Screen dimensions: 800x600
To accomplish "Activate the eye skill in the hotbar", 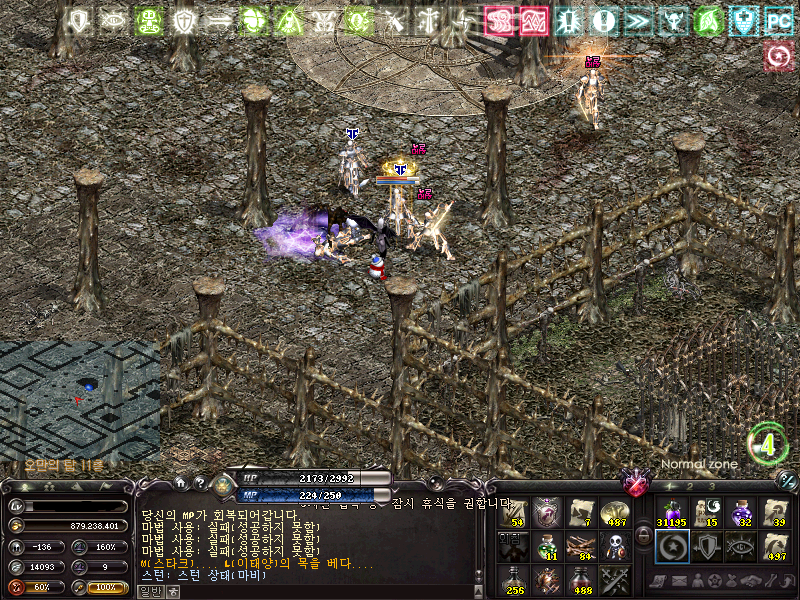I will coord(740,546).
